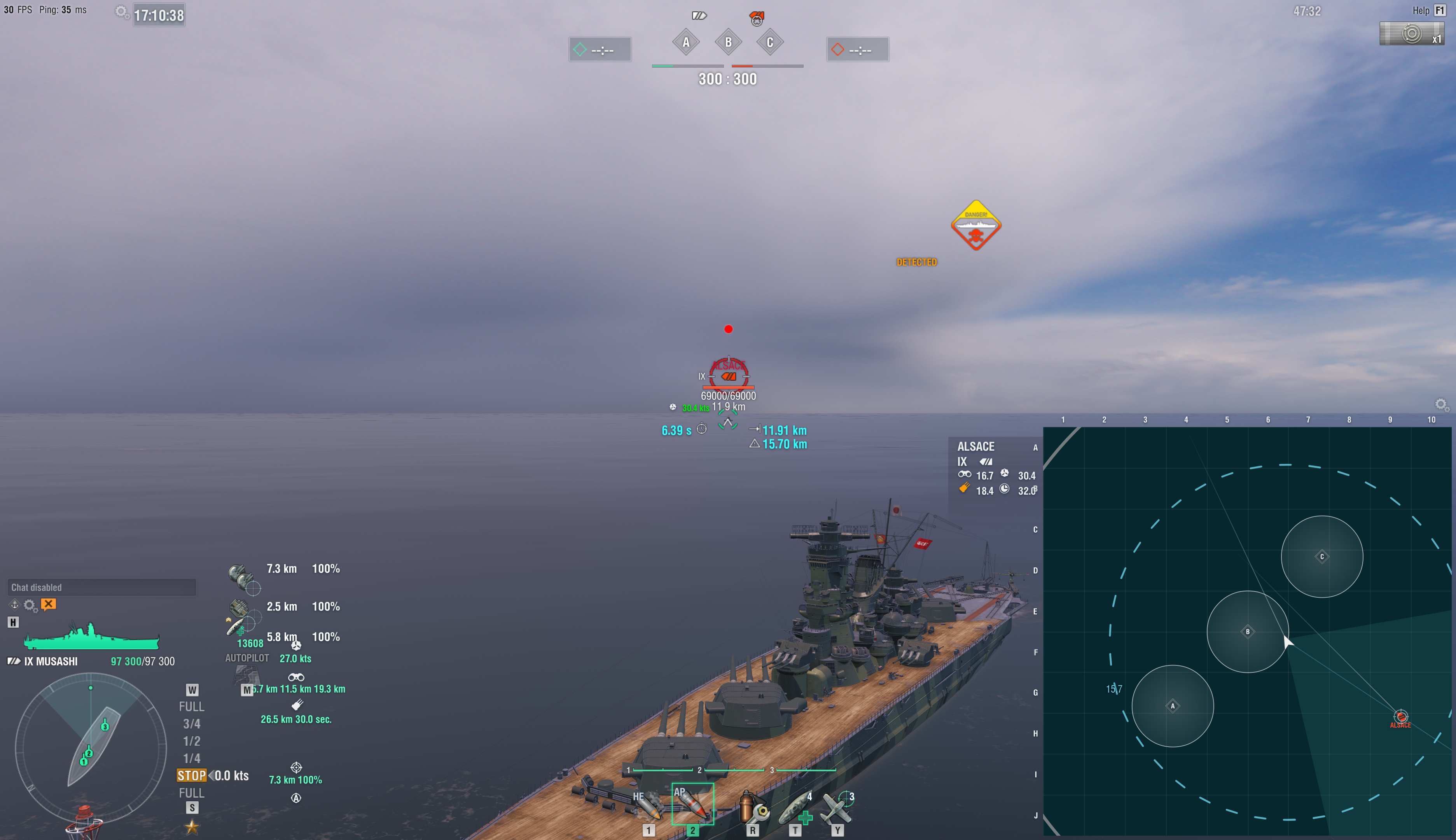Image resolution: width=1456 pixels, height=840 pixels.
Task: Expand the yellow chevron above the repair consumable readout
Action: tap(229, 619)
